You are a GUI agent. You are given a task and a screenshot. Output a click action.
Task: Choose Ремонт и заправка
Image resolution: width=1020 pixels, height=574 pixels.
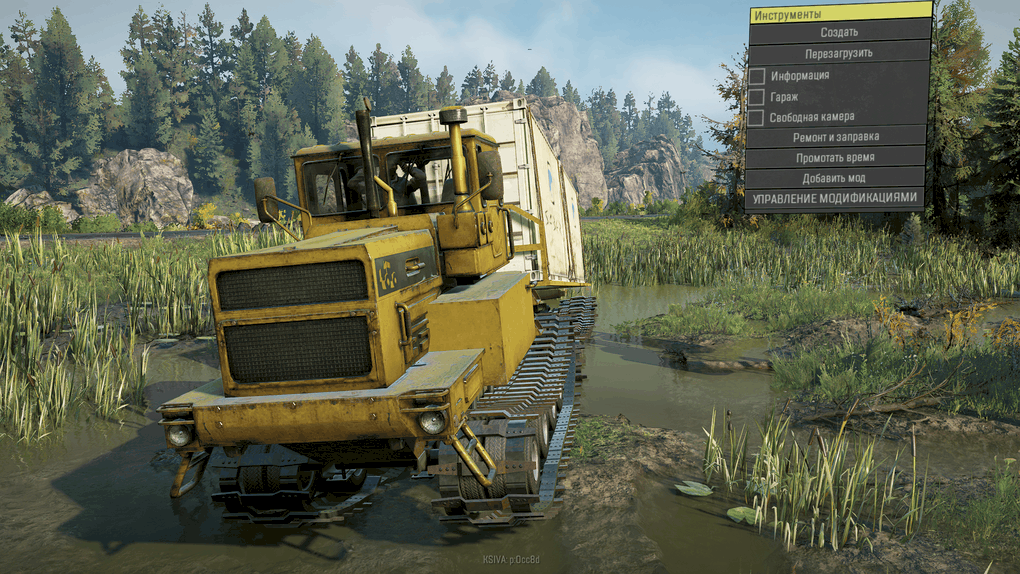click(838, 137)
